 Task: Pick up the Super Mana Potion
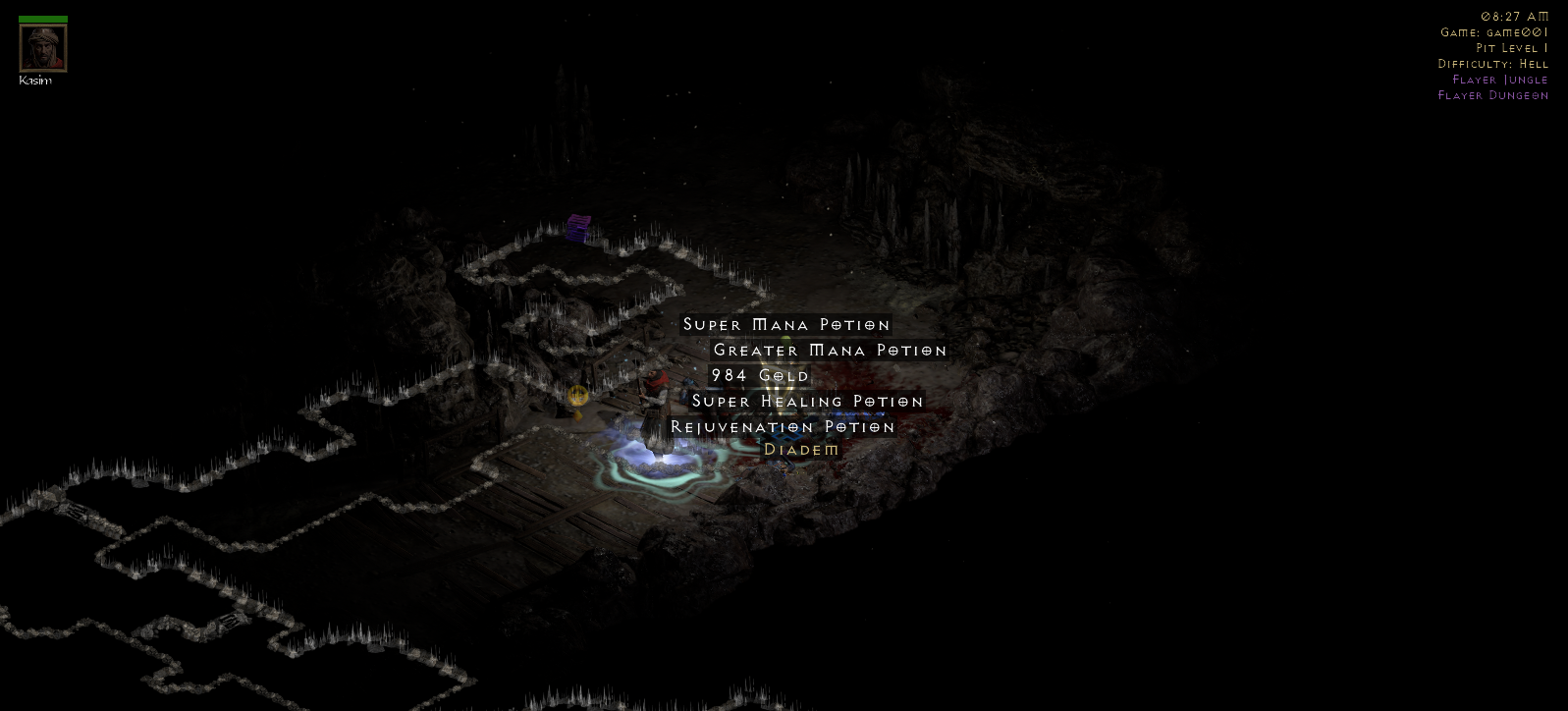tap(785, 324)
